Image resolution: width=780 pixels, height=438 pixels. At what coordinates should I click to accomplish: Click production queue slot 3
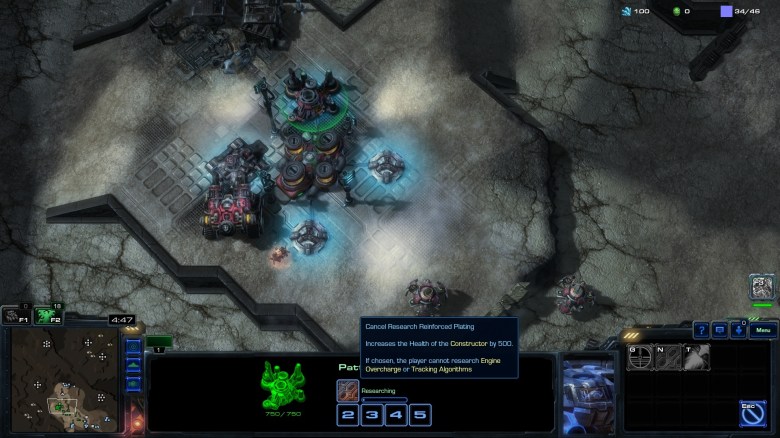(372, 414)
